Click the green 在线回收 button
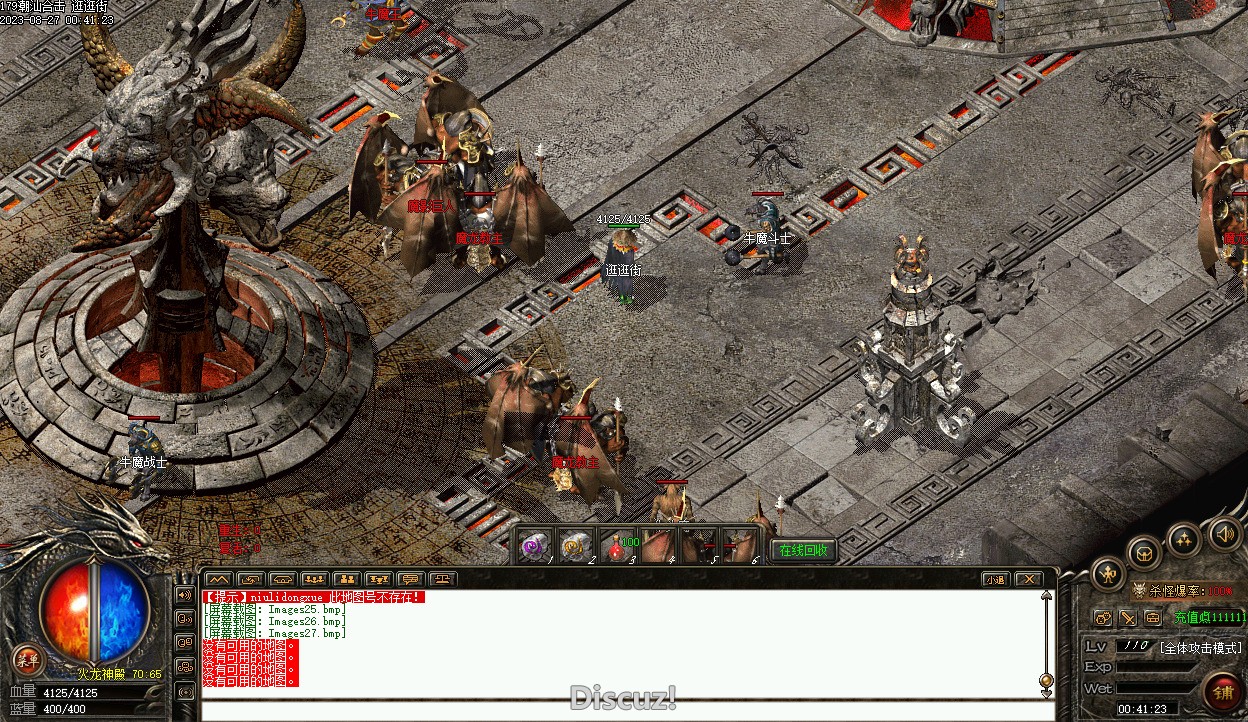The height and width of the screenshot is (722, 1248). click(803, 550)
